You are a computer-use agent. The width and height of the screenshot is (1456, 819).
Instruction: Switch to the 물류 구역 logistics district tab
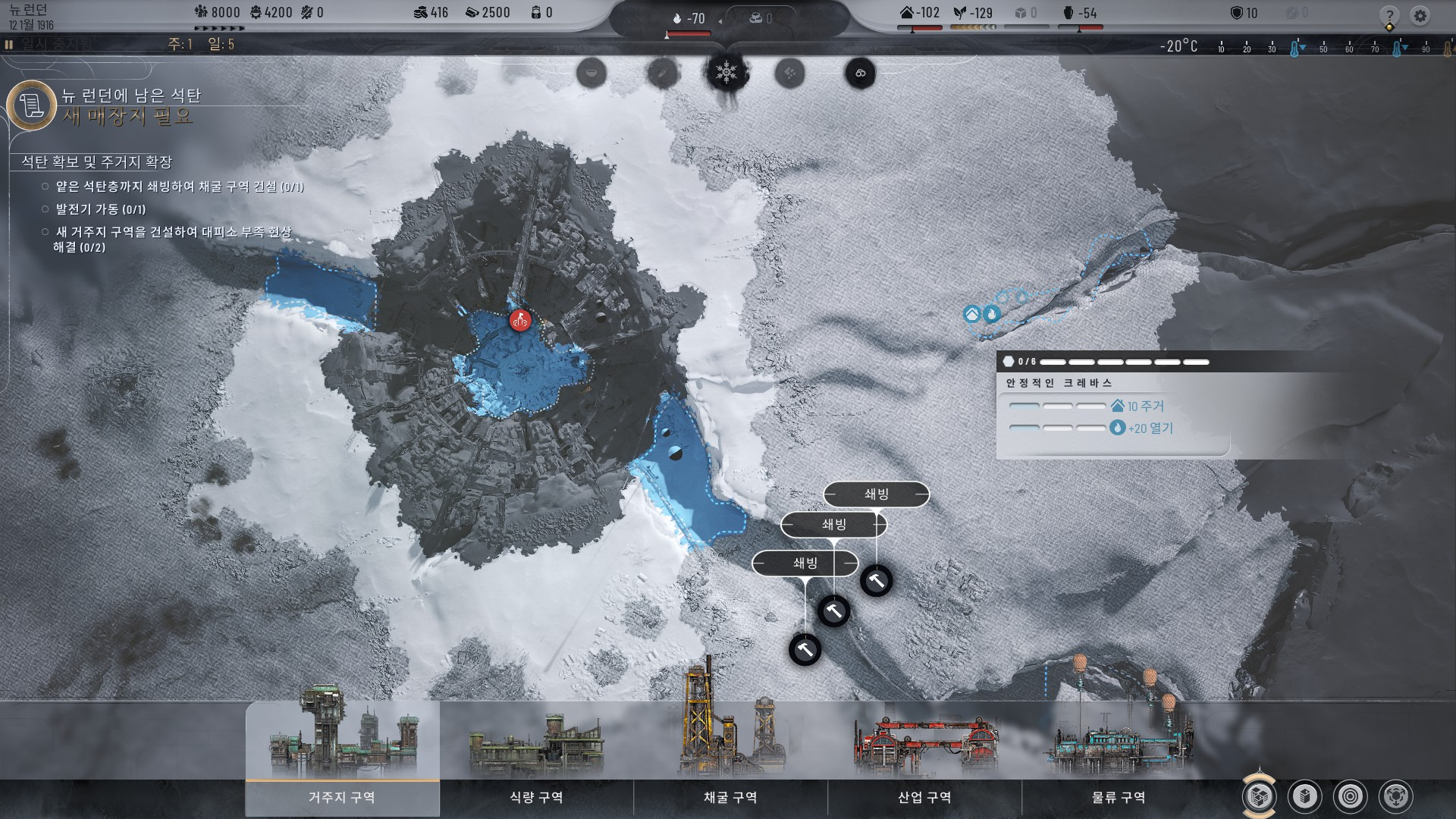1119,797
